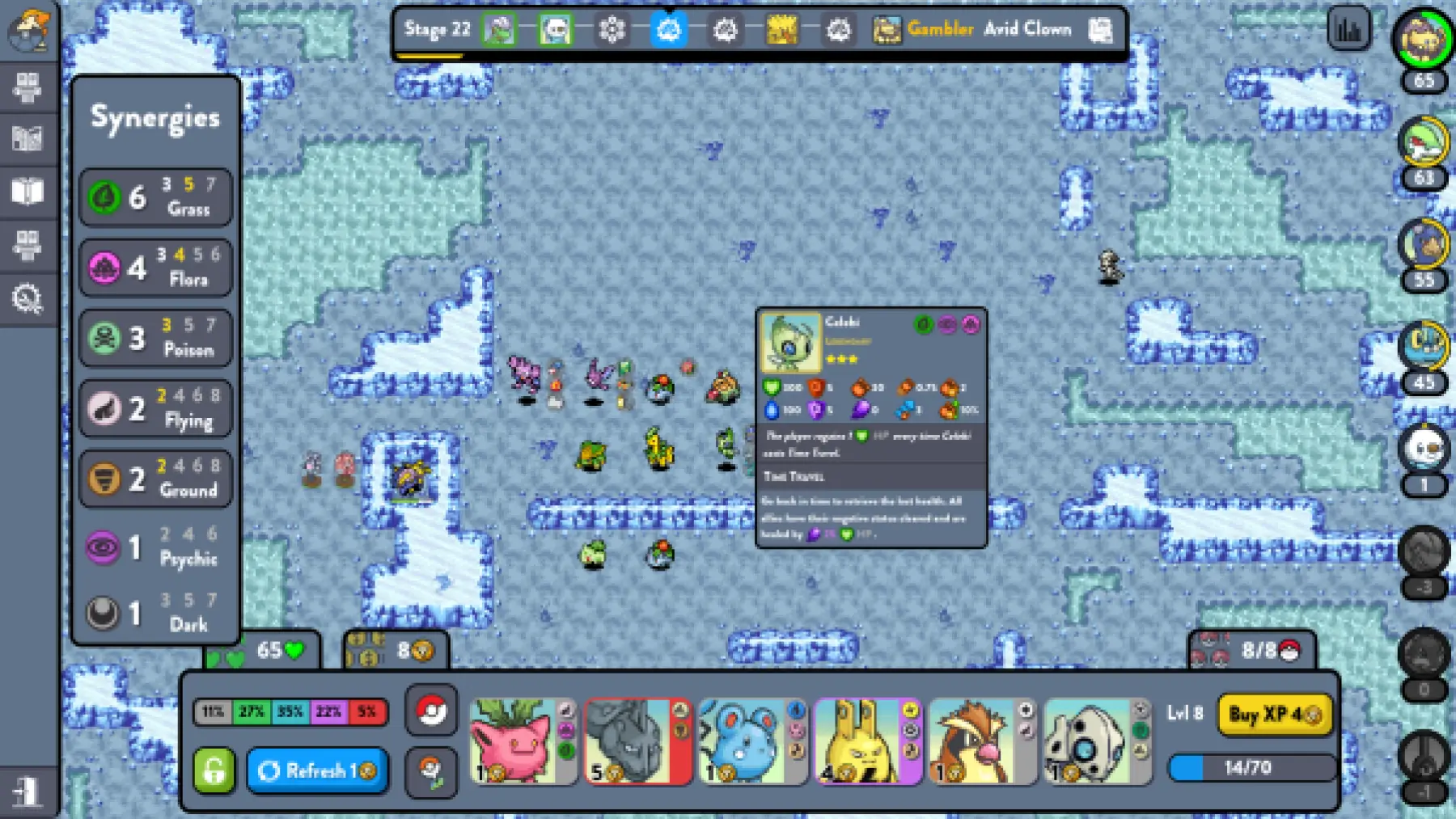Refresh the shop for 1 gold
This screenshot has height=819, width=1456.
coord(317,770)
